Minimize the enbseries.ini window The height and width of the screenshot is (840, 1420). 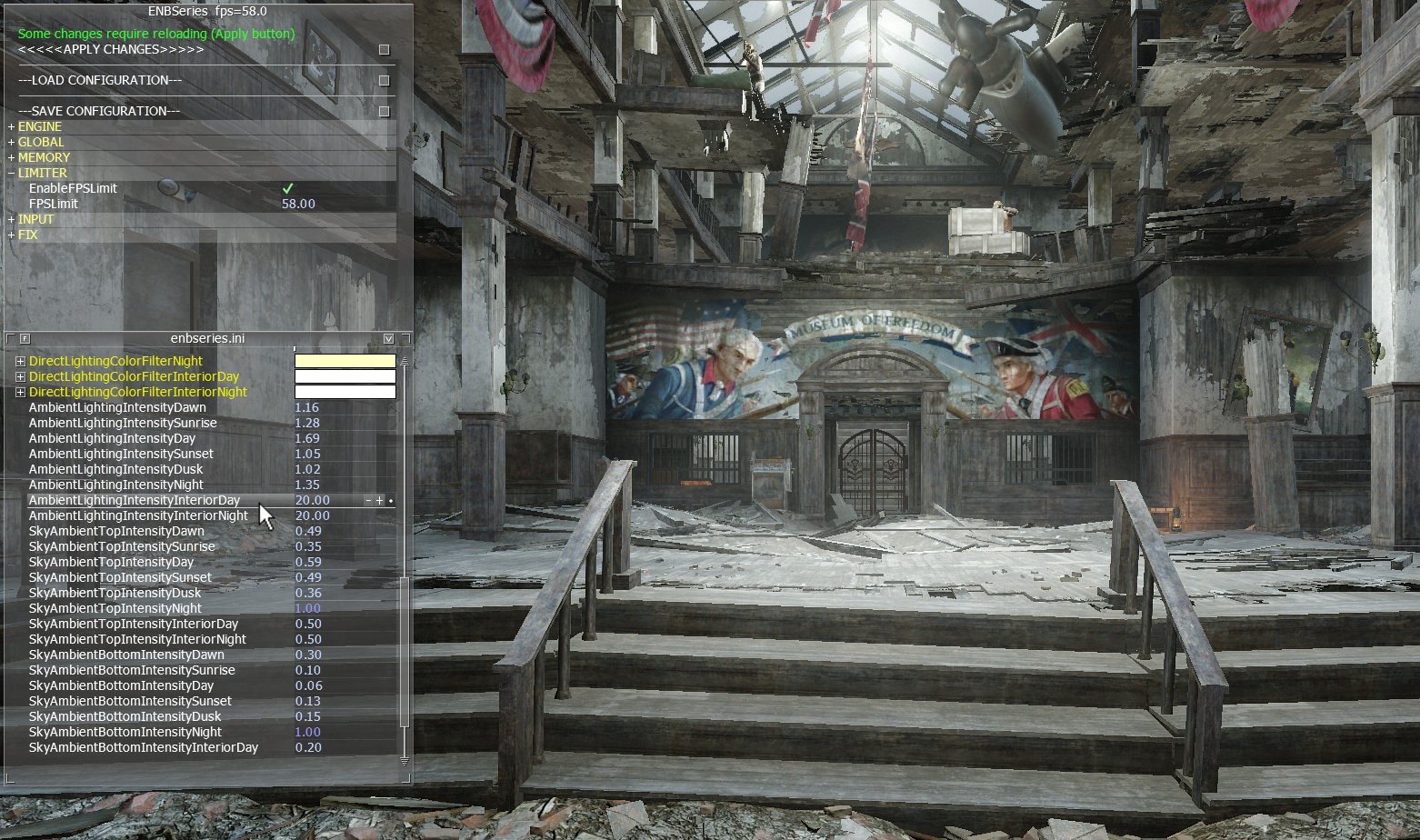point(389,339)
